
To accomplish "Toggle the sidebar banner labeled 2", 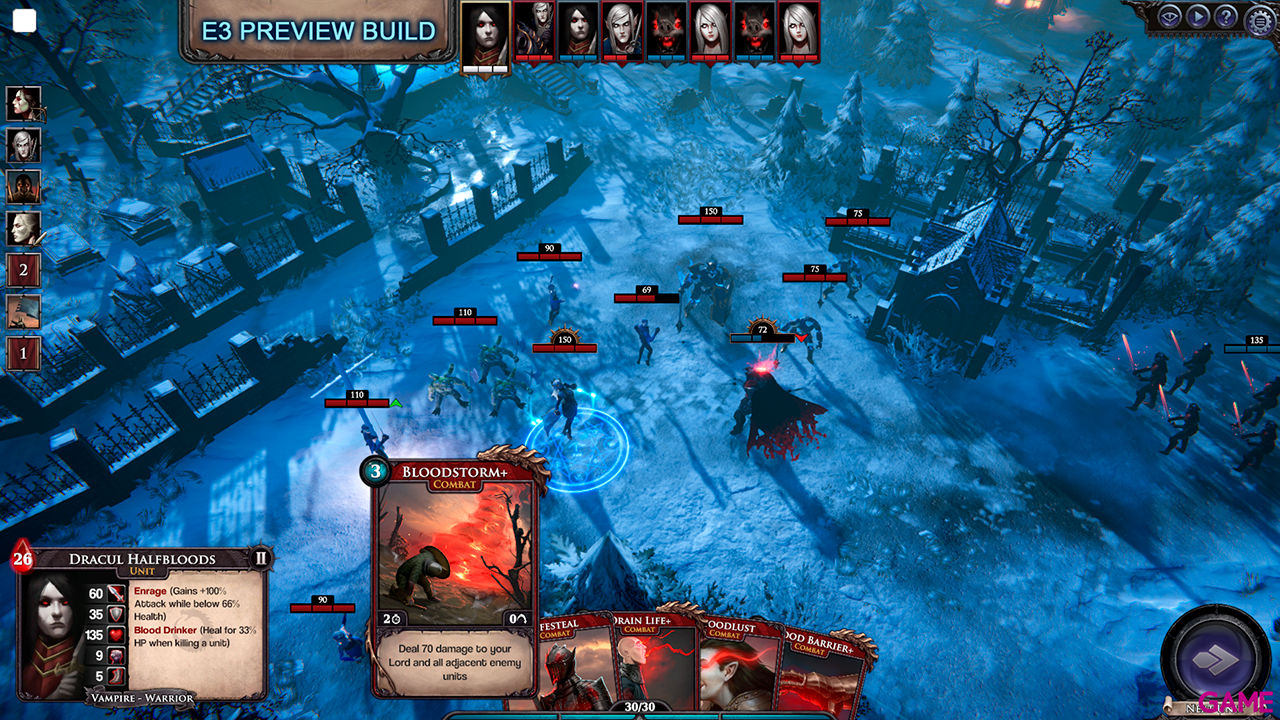I will [x=24, y=270].
